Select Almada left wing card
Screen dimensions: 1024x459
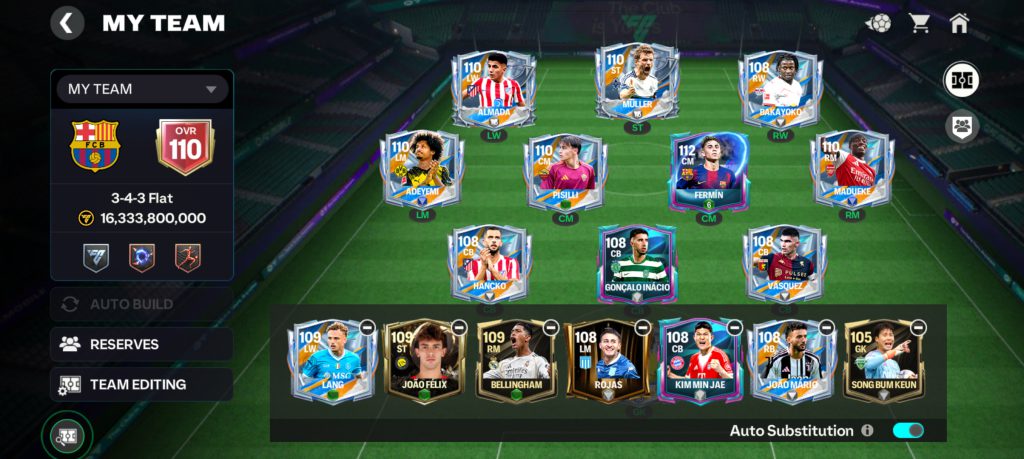(x=493, y=89)
